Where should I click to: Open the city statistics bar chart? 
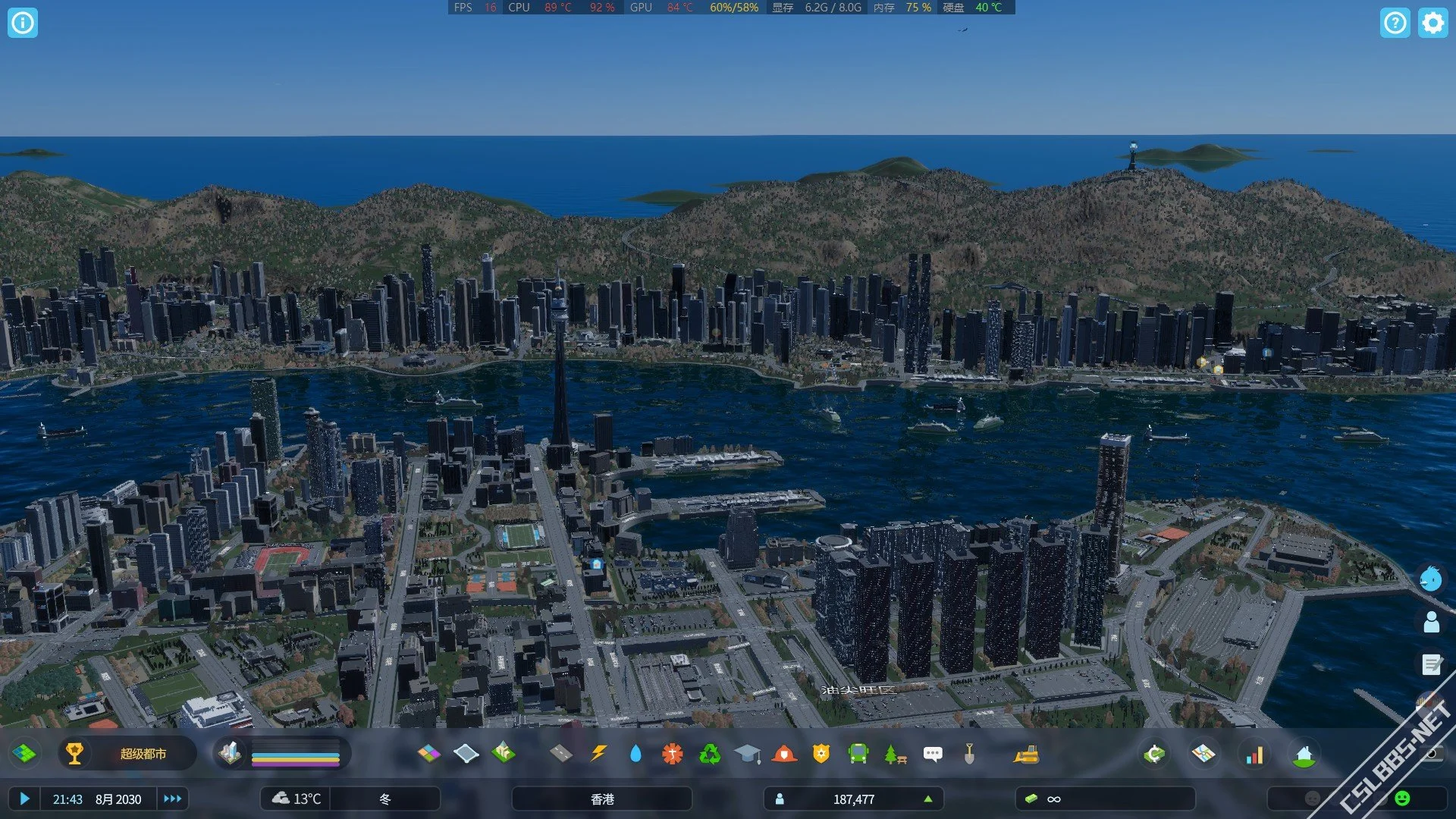(1254, 754)
